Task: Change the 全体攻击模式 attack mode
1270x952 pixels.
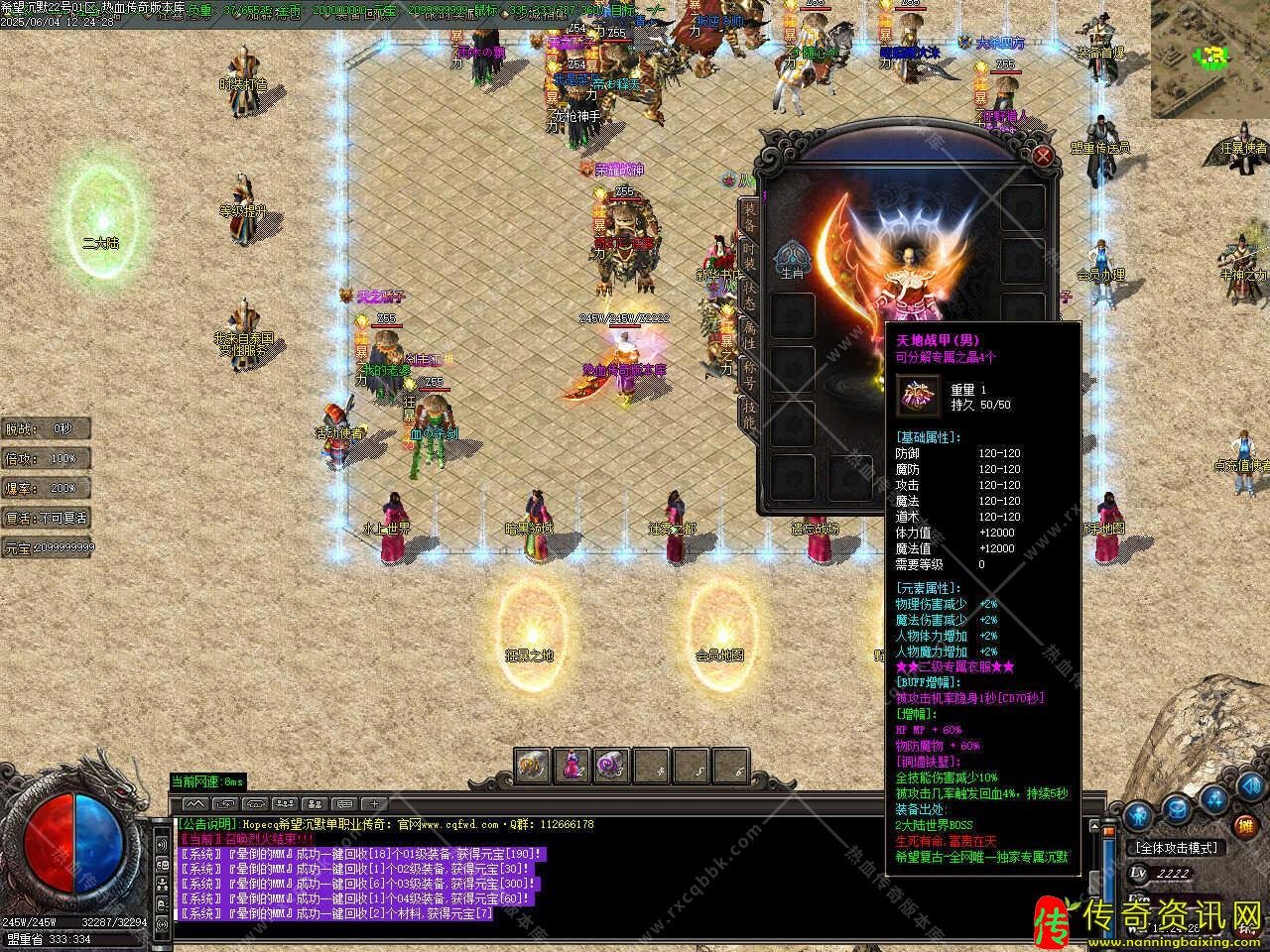Action: tap(1178, 848)
